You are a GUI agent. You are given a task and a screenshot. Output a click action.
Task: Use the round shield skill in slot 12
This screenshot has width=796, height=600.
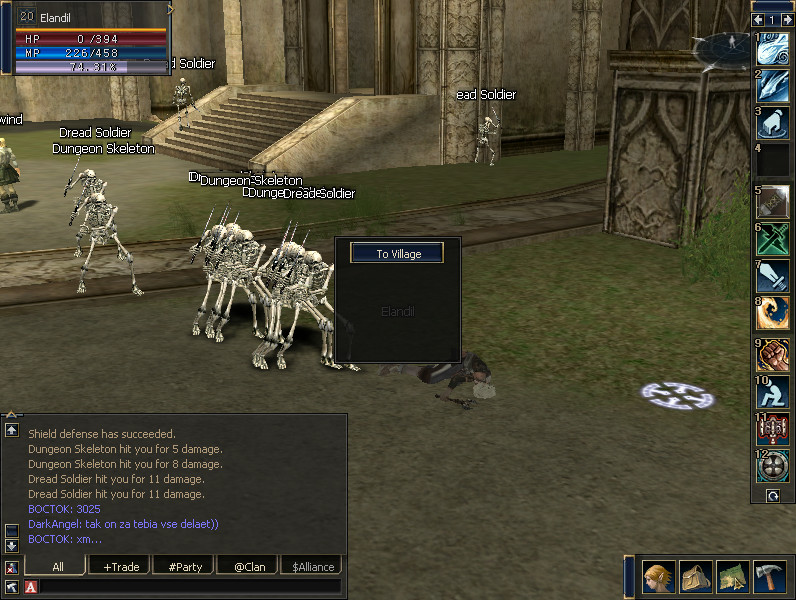point(773,467)
